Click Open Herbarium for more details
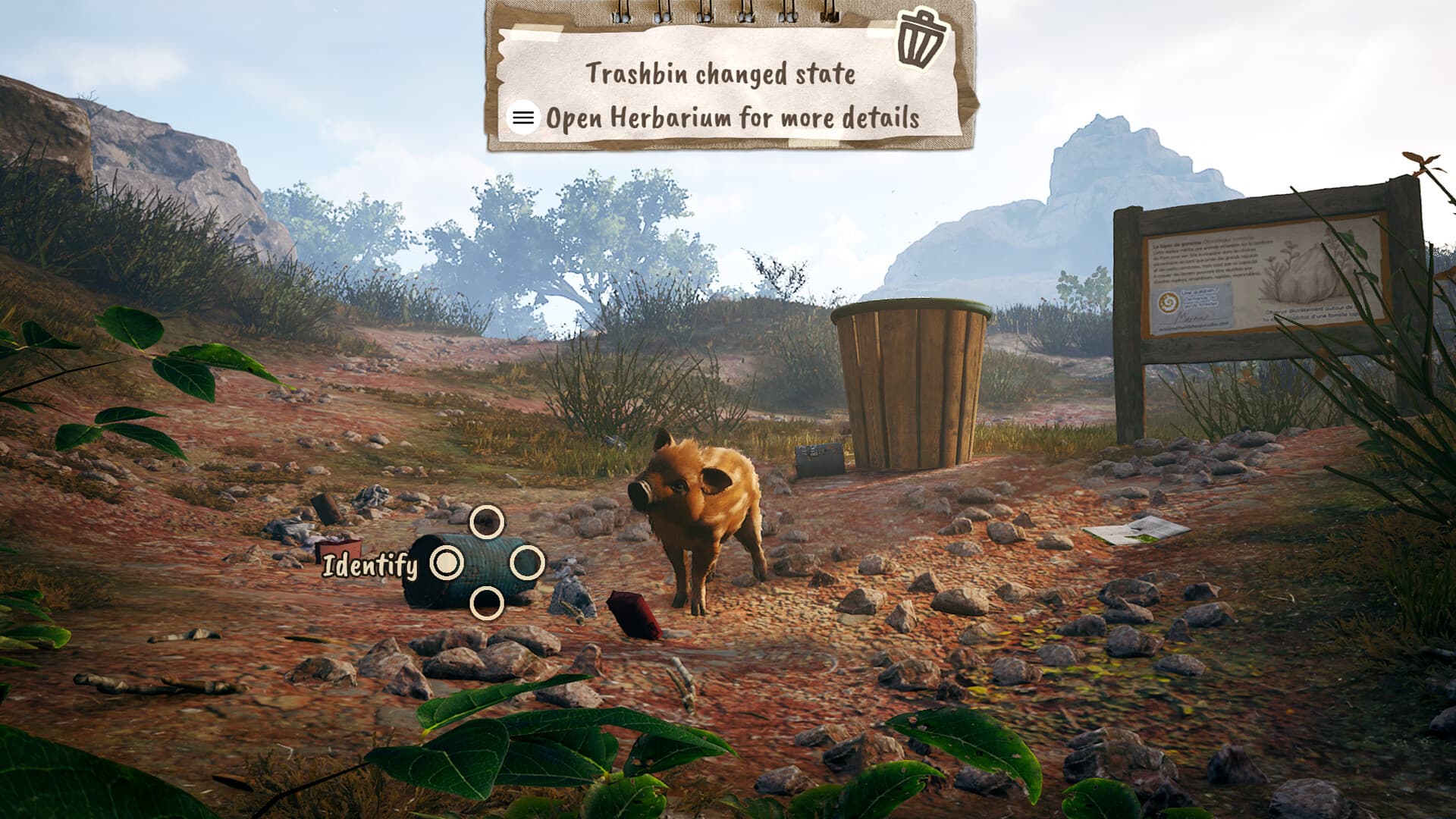1456x819 pixels. (x=732, y=118)
